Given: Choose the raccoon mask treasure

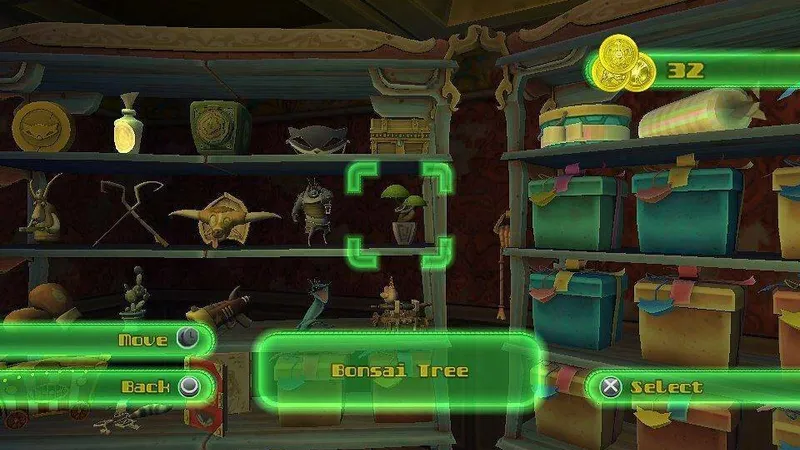Looking at the screenshot, I should (x=308, y=138).
